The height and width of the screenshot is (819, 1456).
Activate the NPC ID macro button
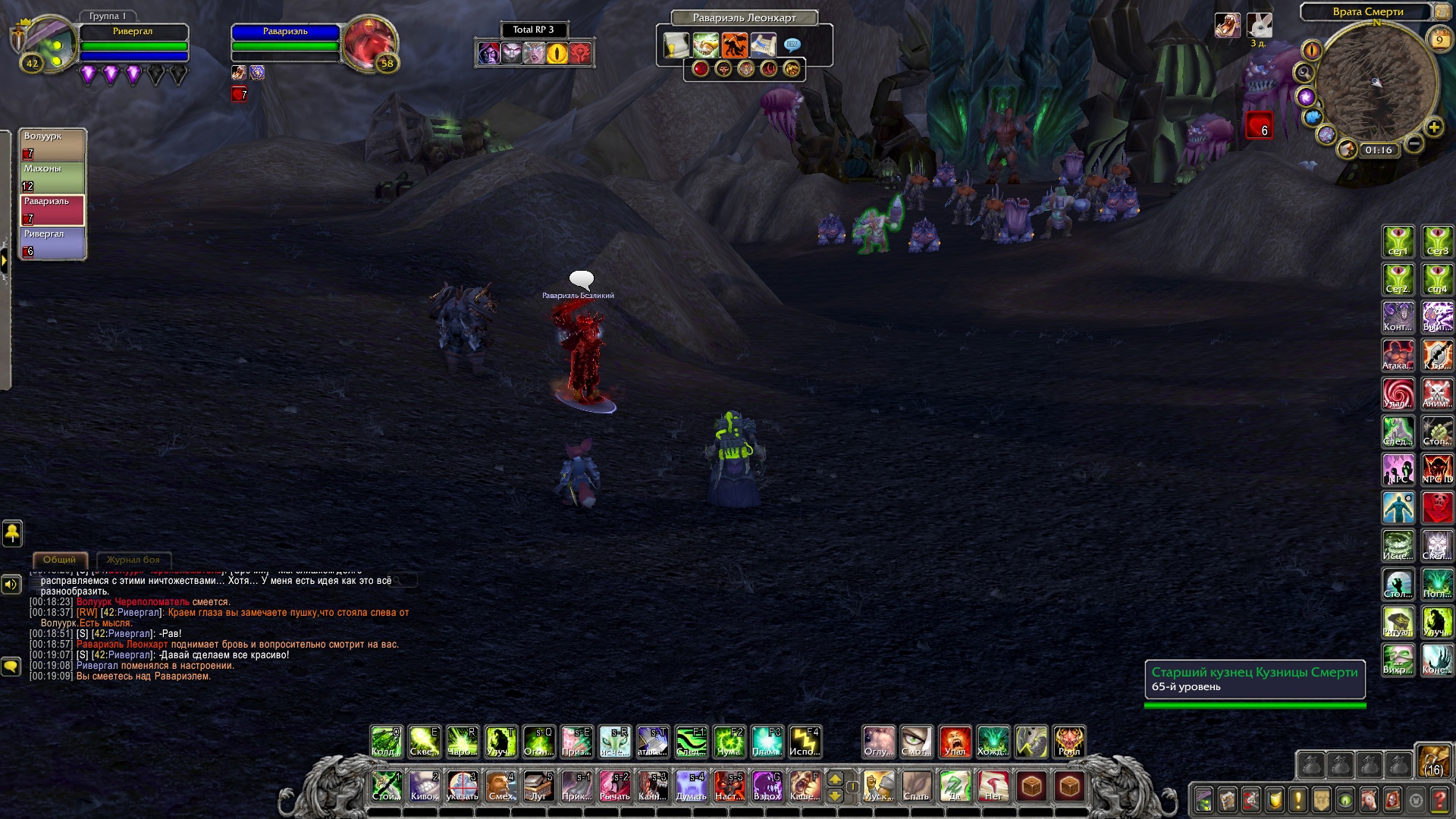(x=1437, y=469)
